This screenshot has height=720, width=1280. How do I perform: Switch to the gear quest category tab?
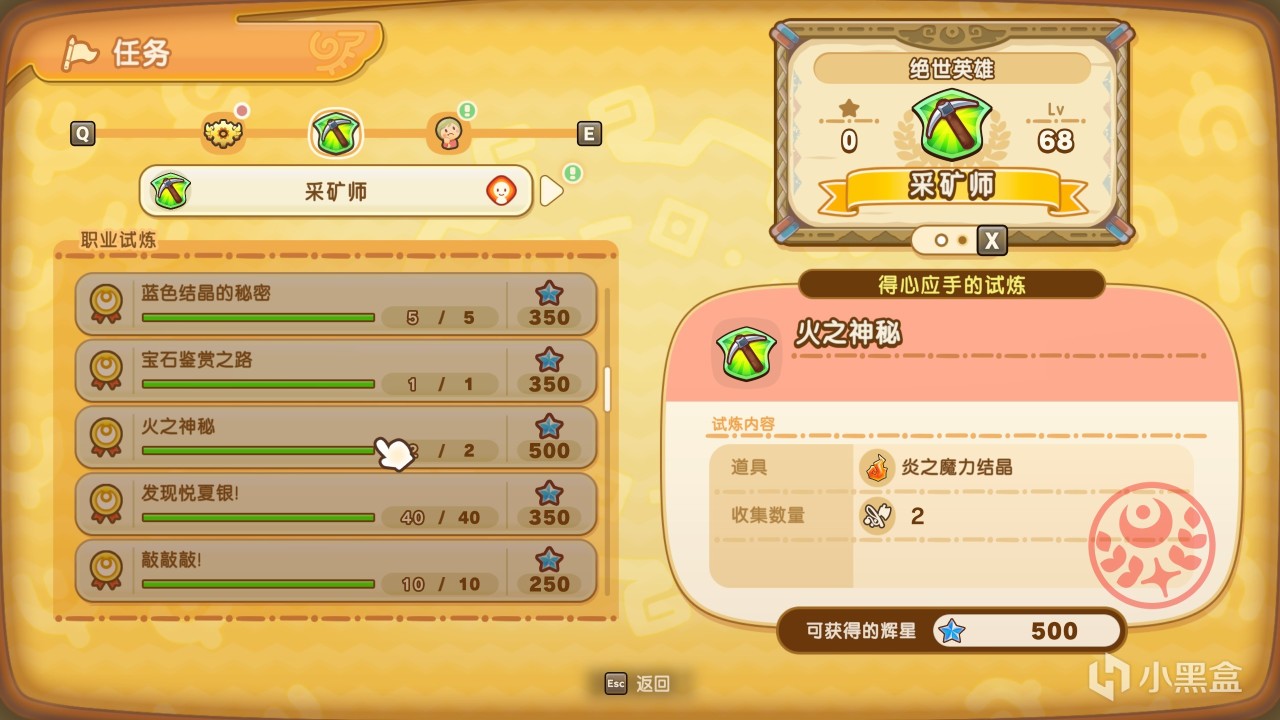pos(223,133)
